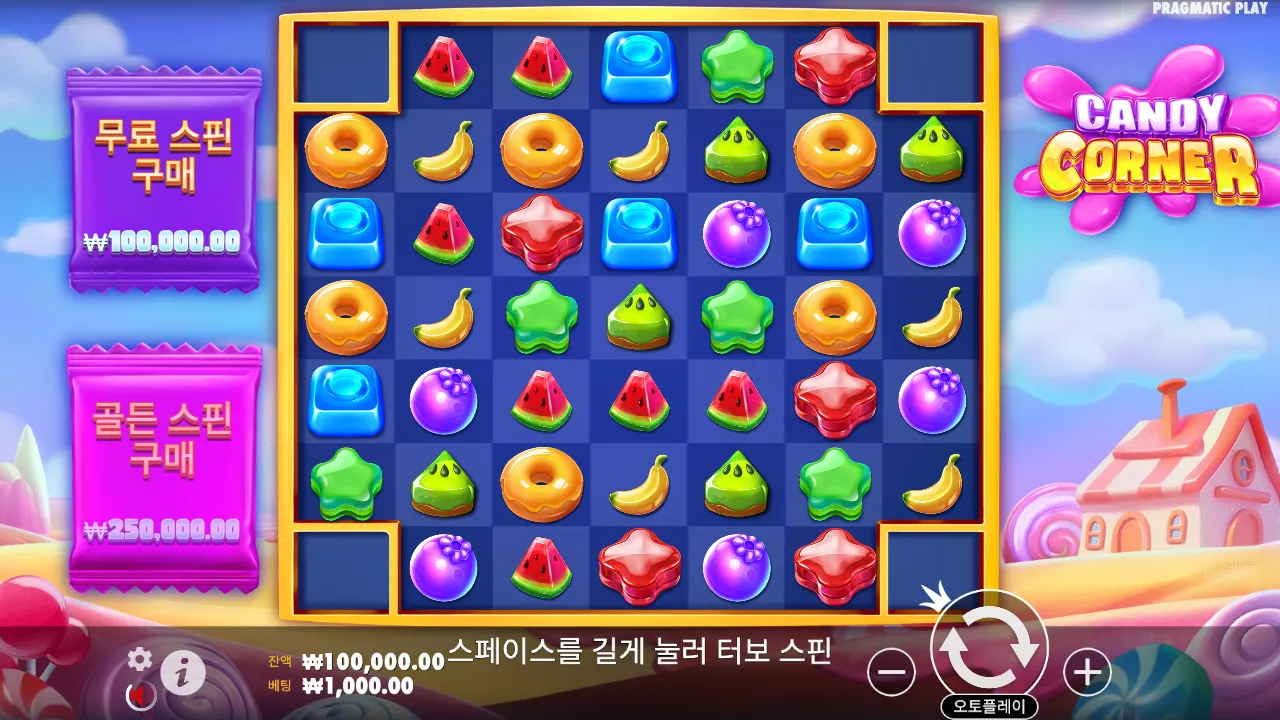
Task: Open the game settings gear icon
Action: 138,660
